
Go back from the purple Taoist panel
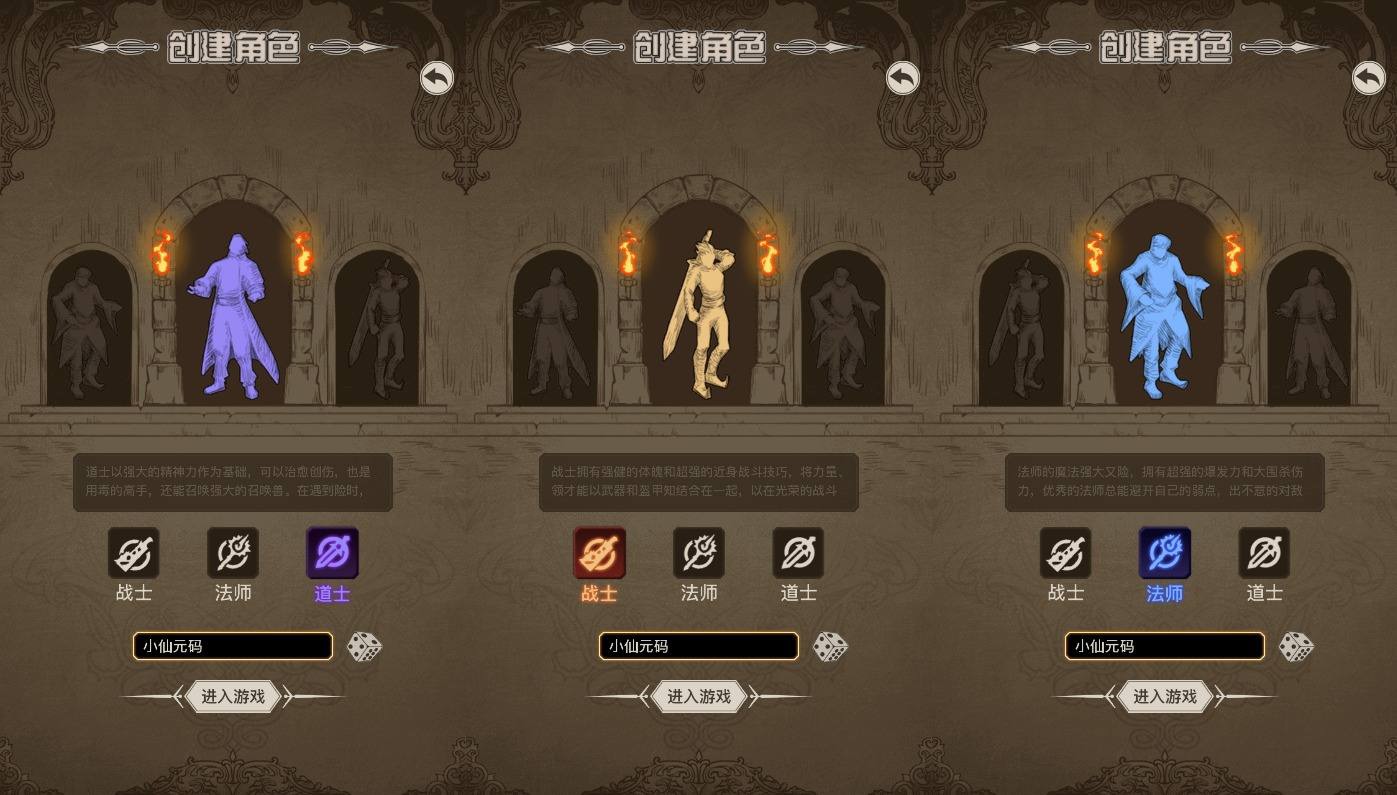(x=436, y=78)
